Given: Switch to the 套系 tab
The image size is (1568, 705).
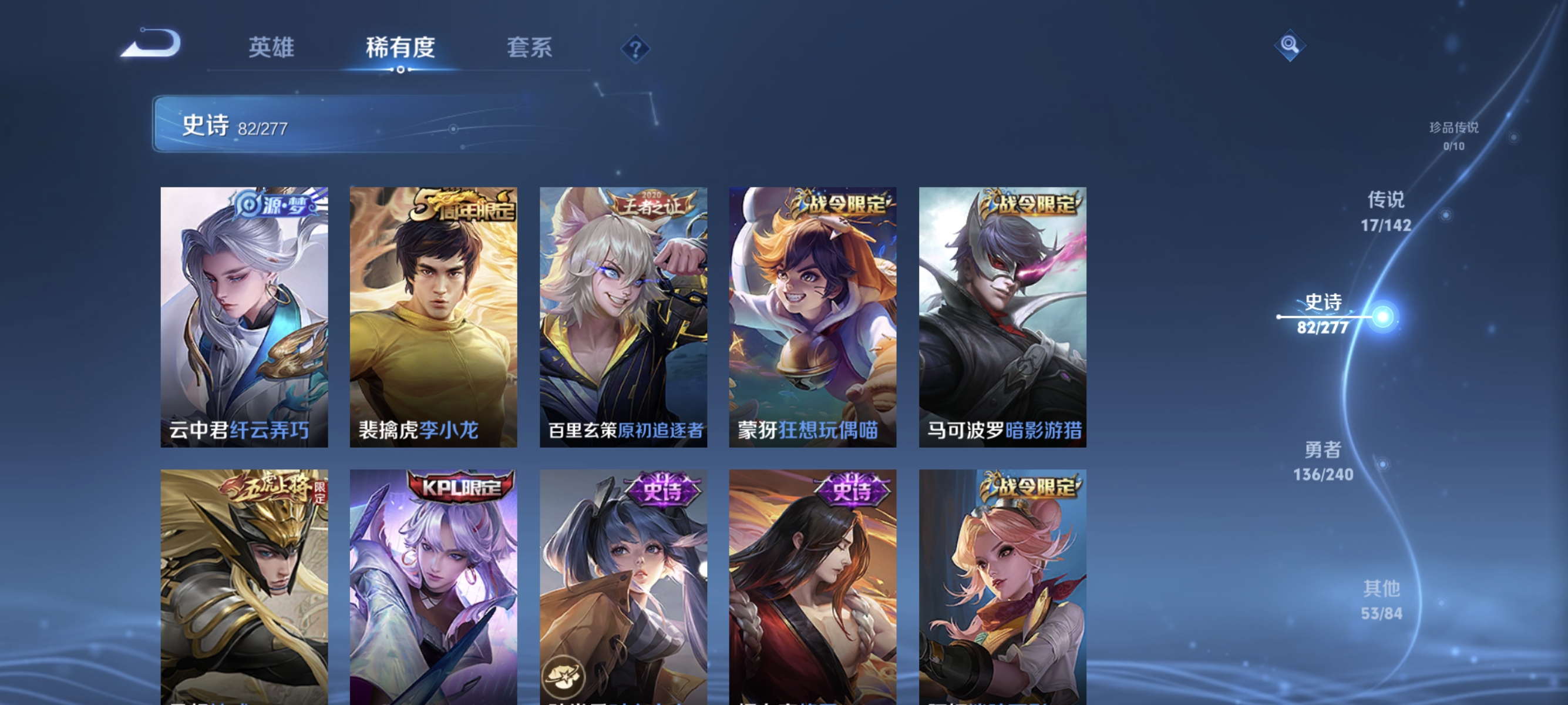Looking at the screenshot, I should tap(532, 48).
